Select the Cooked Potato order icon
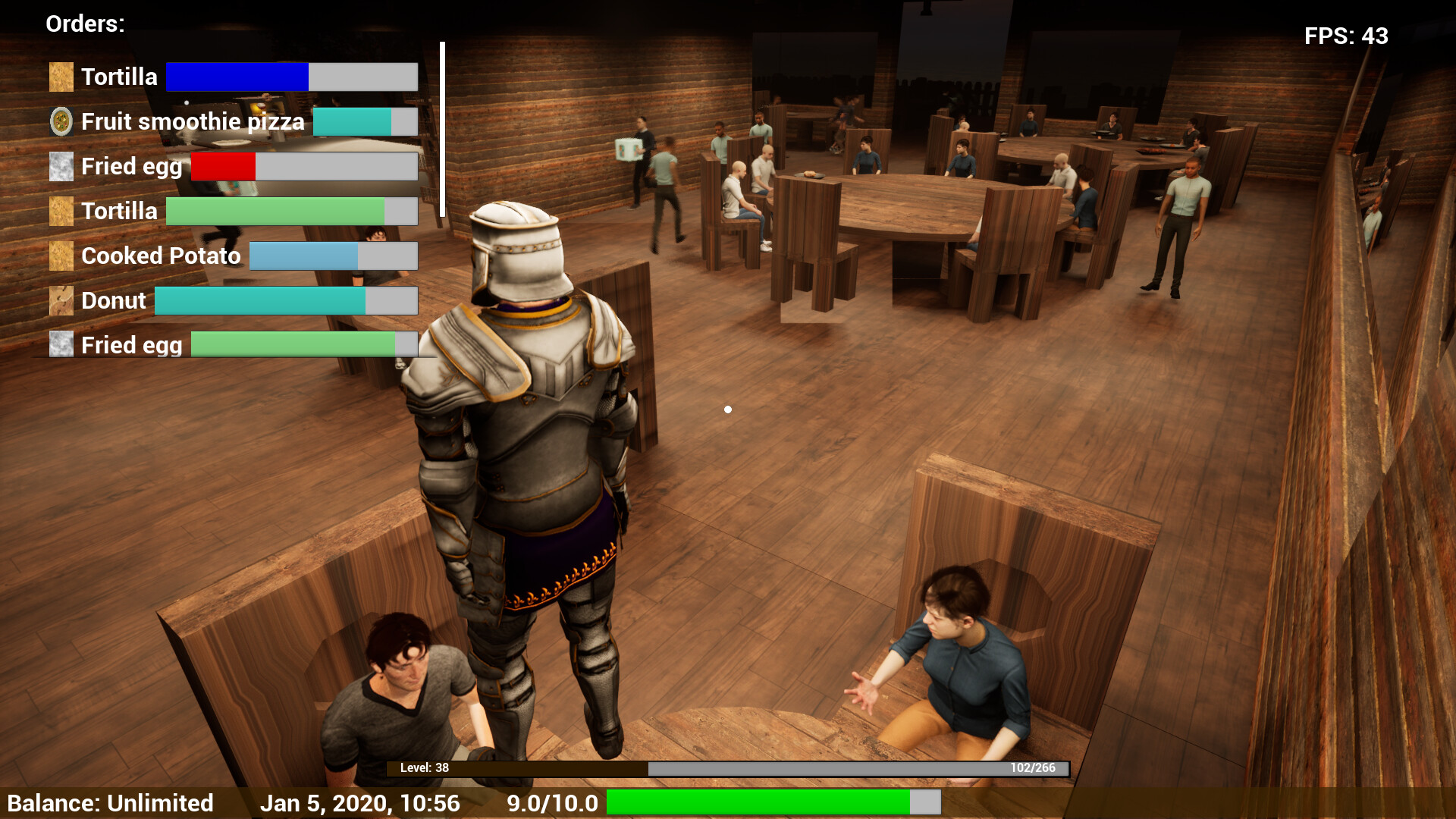 coord(61,256)
